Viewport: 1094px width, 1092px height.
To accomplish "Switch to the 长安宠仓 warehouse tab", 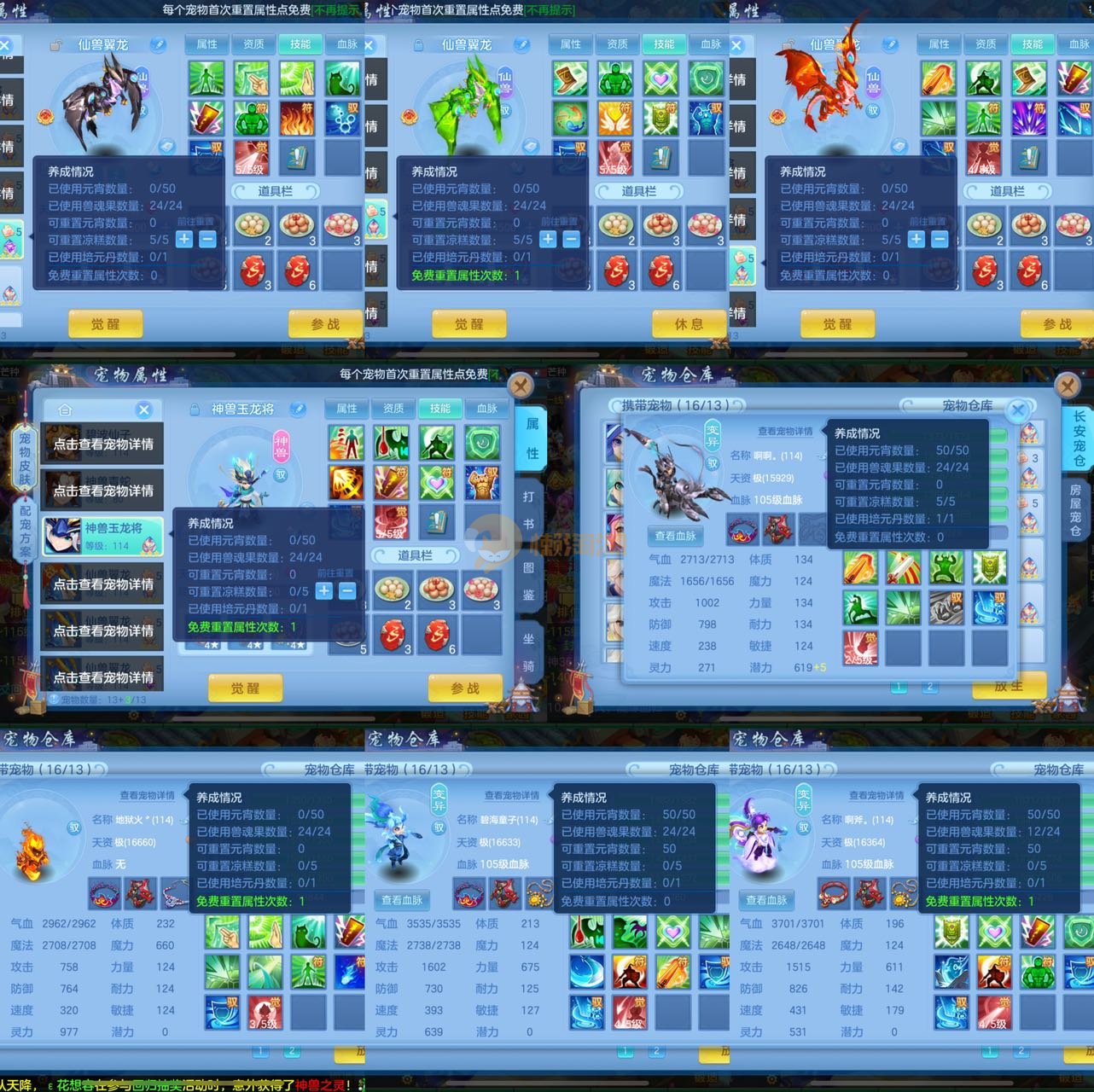I will (x=1079, y=438).
